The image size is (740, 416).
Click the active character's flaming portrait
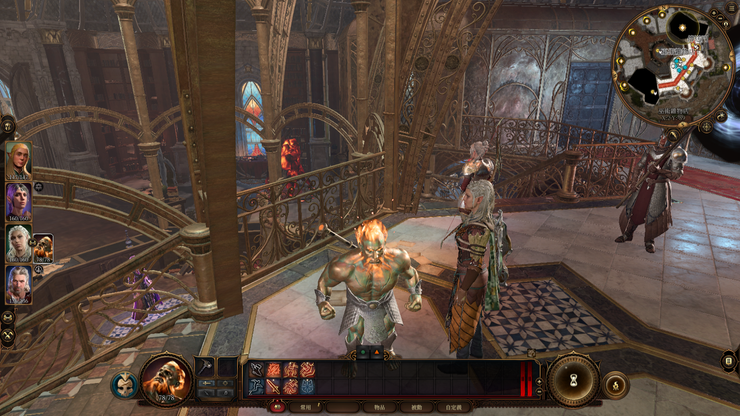coord(165,379)
